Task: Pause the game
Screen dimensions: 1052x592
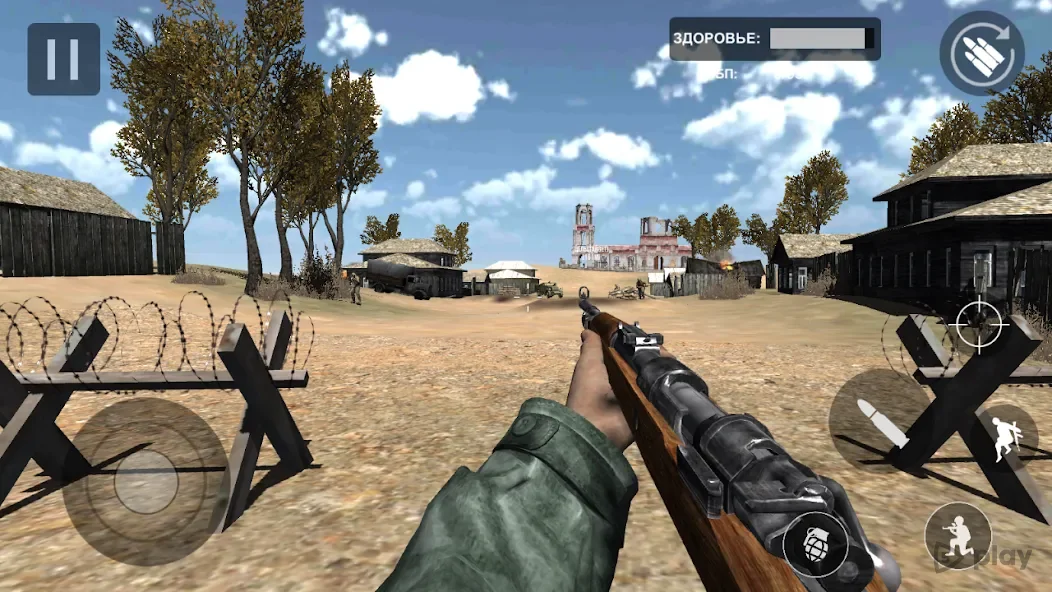Action: [x=63, y=59]
